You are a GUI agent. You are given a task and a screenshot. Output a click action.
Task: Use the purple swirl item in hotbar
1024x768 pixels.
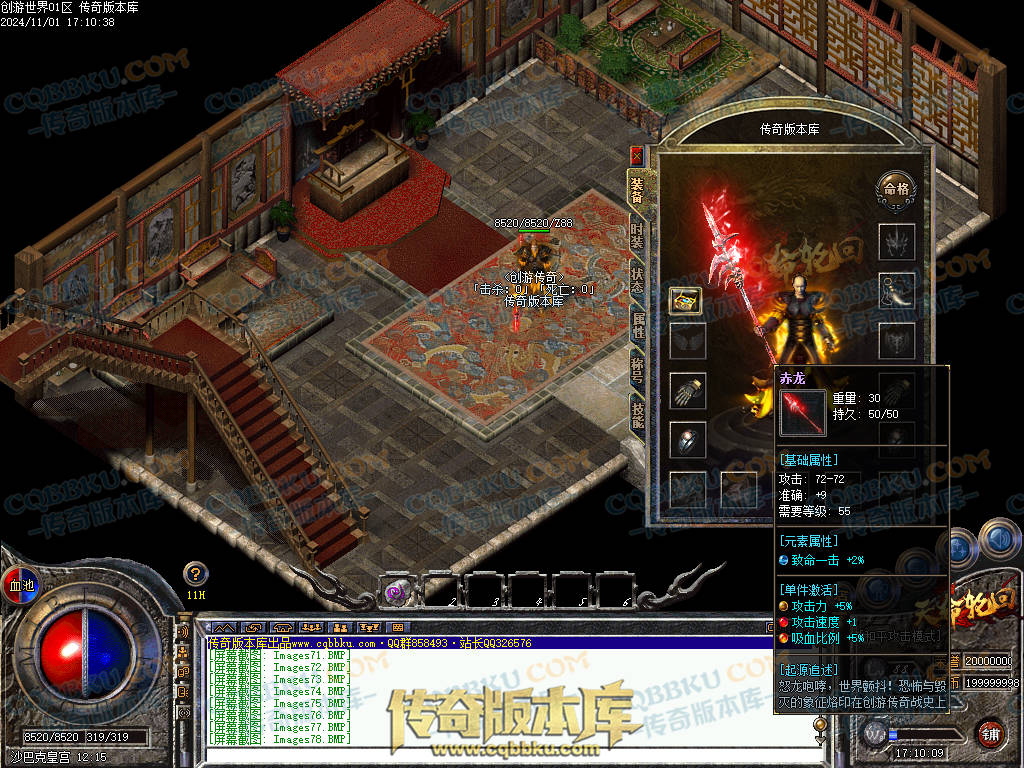click(x=397, y=592)
